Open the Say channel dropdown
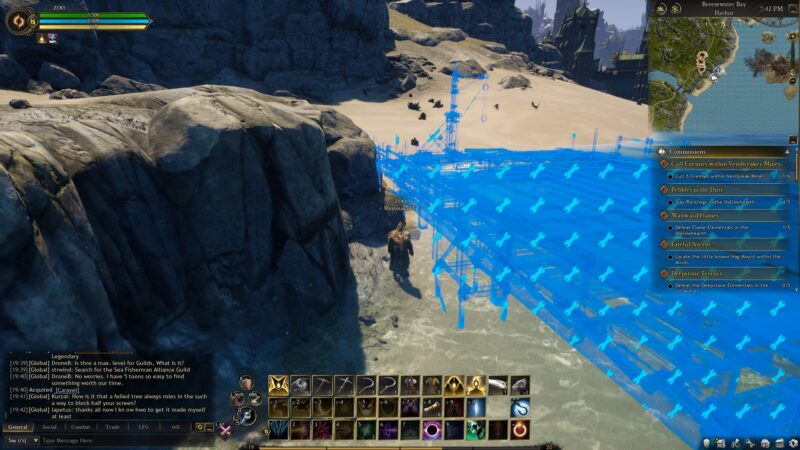Image resolution: width=800 pixels, height=450 pixels. tap(20, 440)
